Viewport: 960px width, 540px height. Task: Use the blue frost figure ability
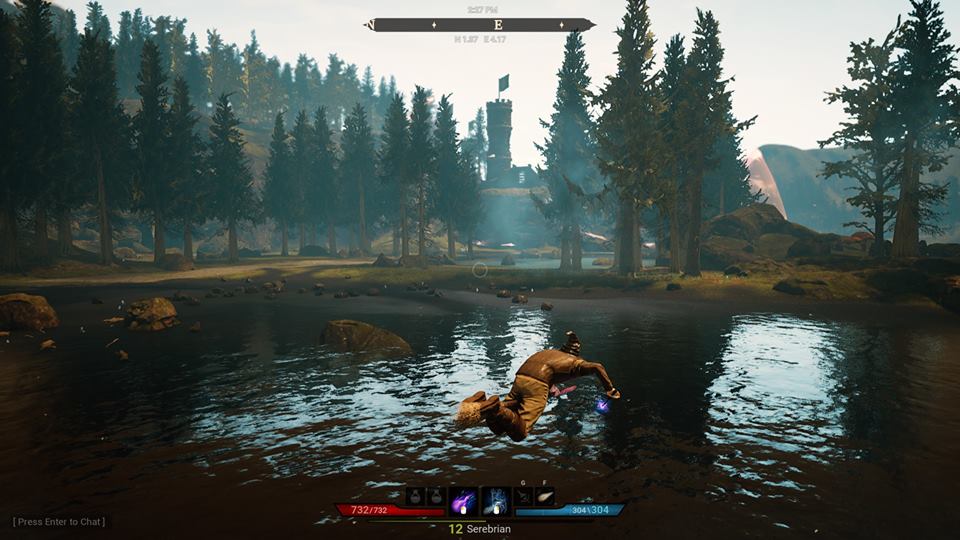click(x=496, y=500)
